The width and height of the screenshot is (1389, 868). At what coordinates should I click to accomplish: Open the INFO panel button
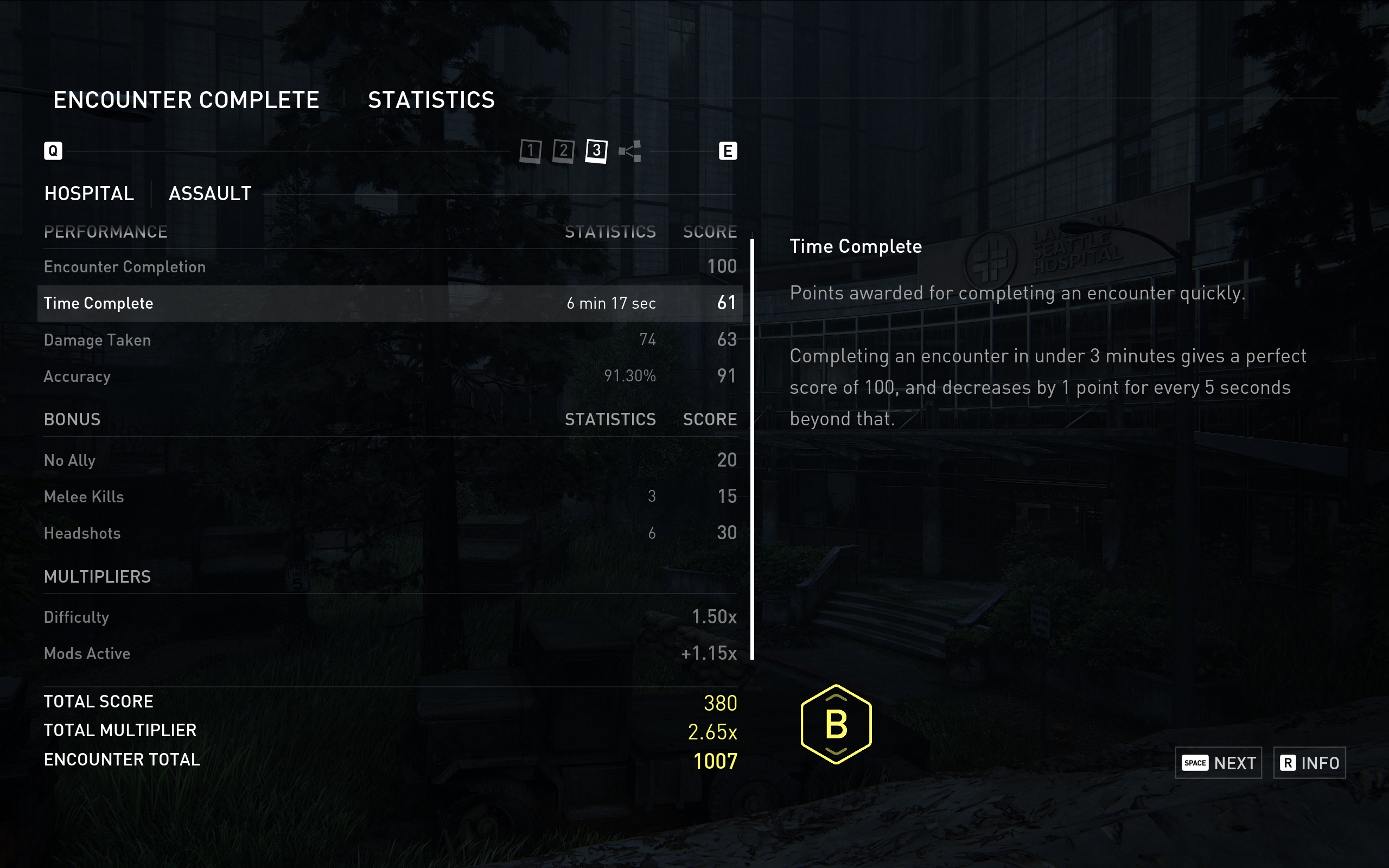coord(1309,763)
